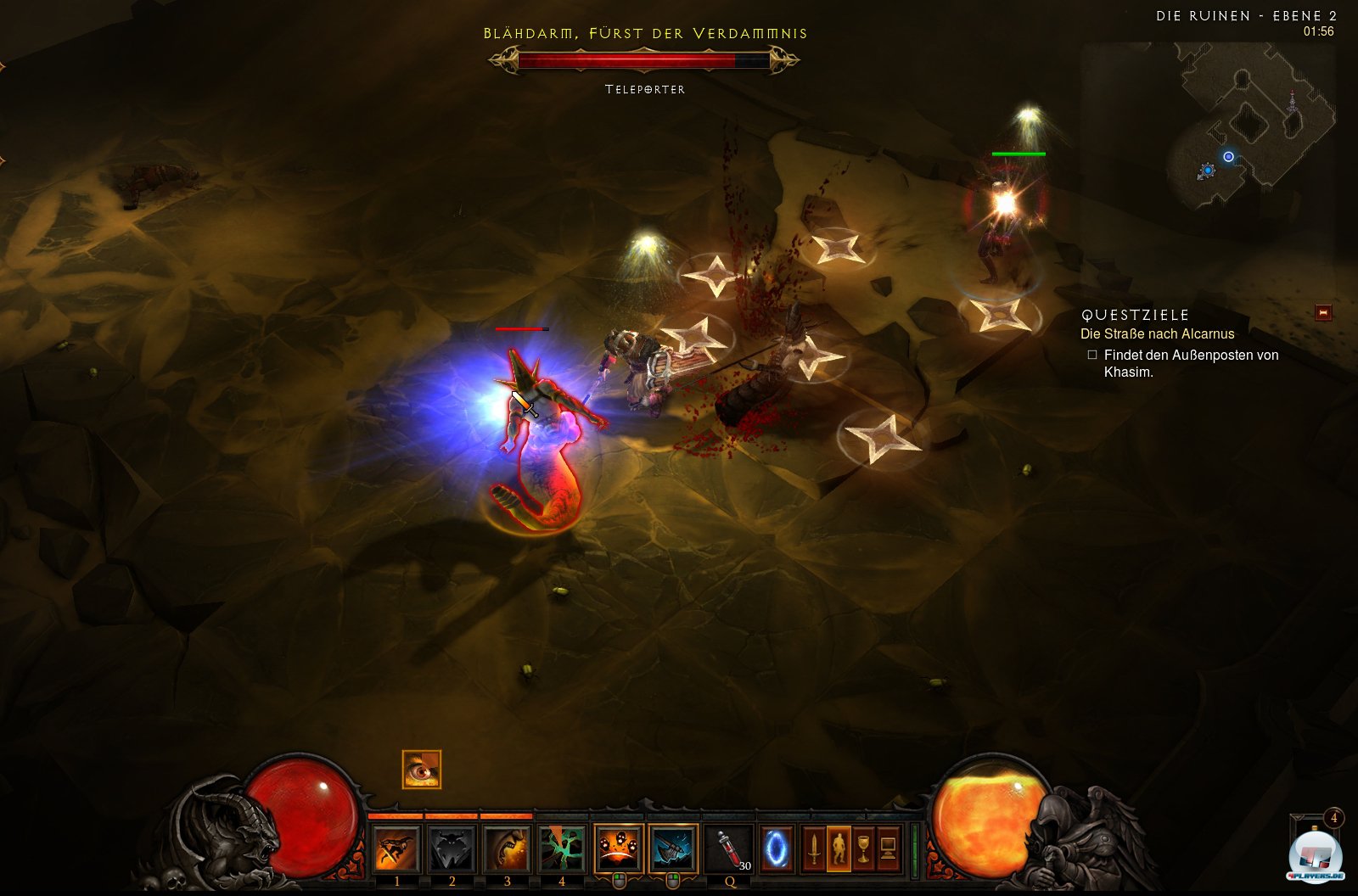1358x896 pixels.
Task: Drink the red health potion
Action: 730,848
